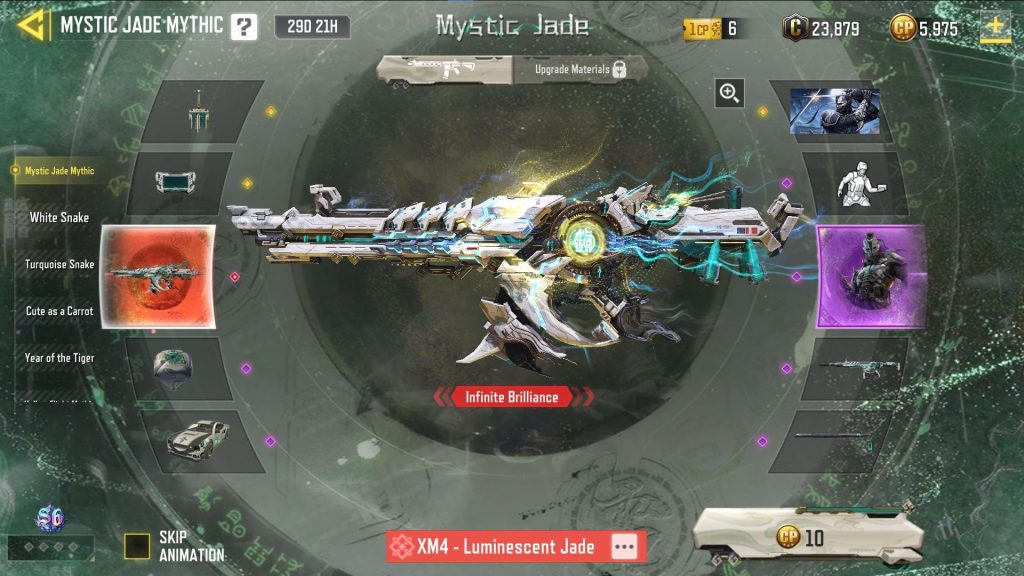Select the sword charm reward tile
This screenshot has height=576, width=1024.
click(x=203, y=112)
